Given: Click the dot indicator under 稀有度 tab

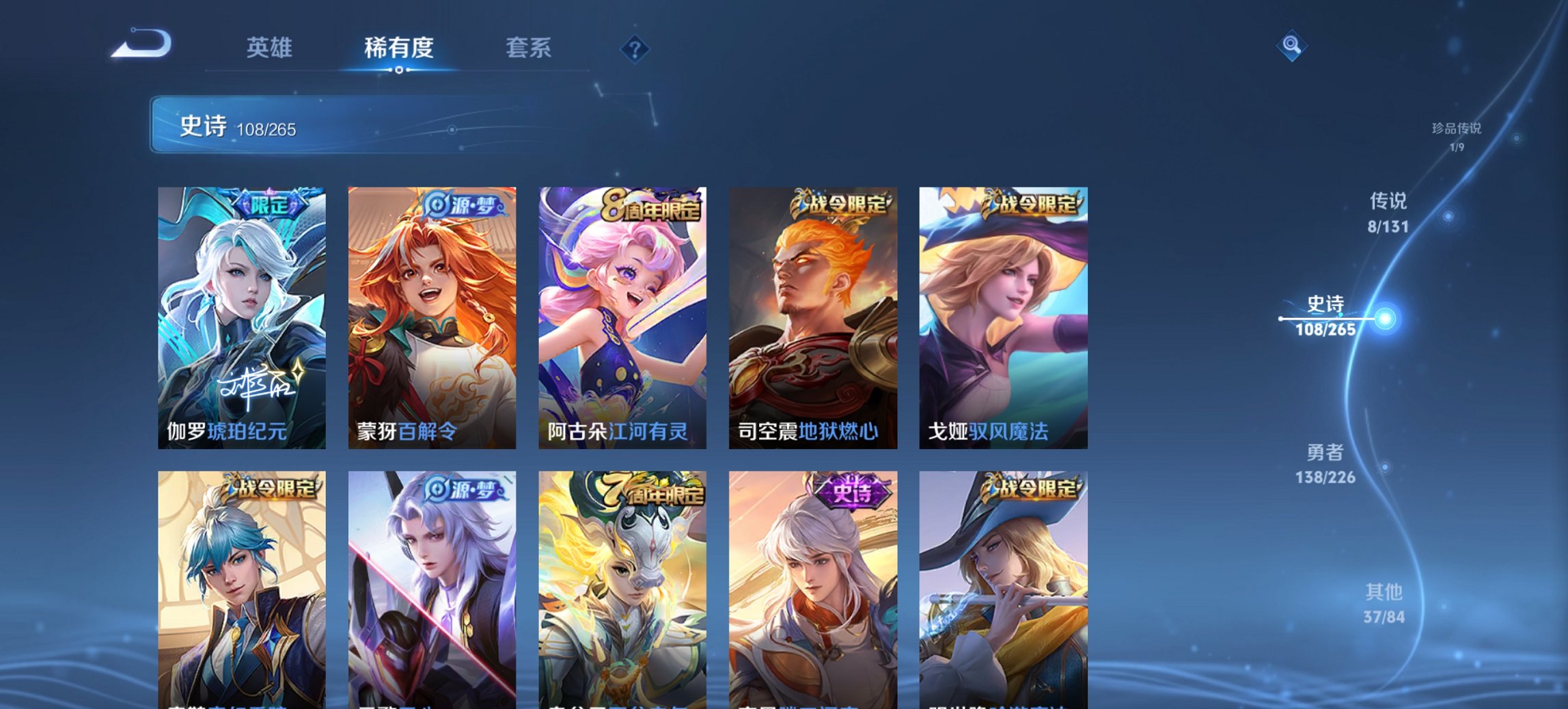Looking at the screenshot, I should pyautogui.click(x=400, y=70).
